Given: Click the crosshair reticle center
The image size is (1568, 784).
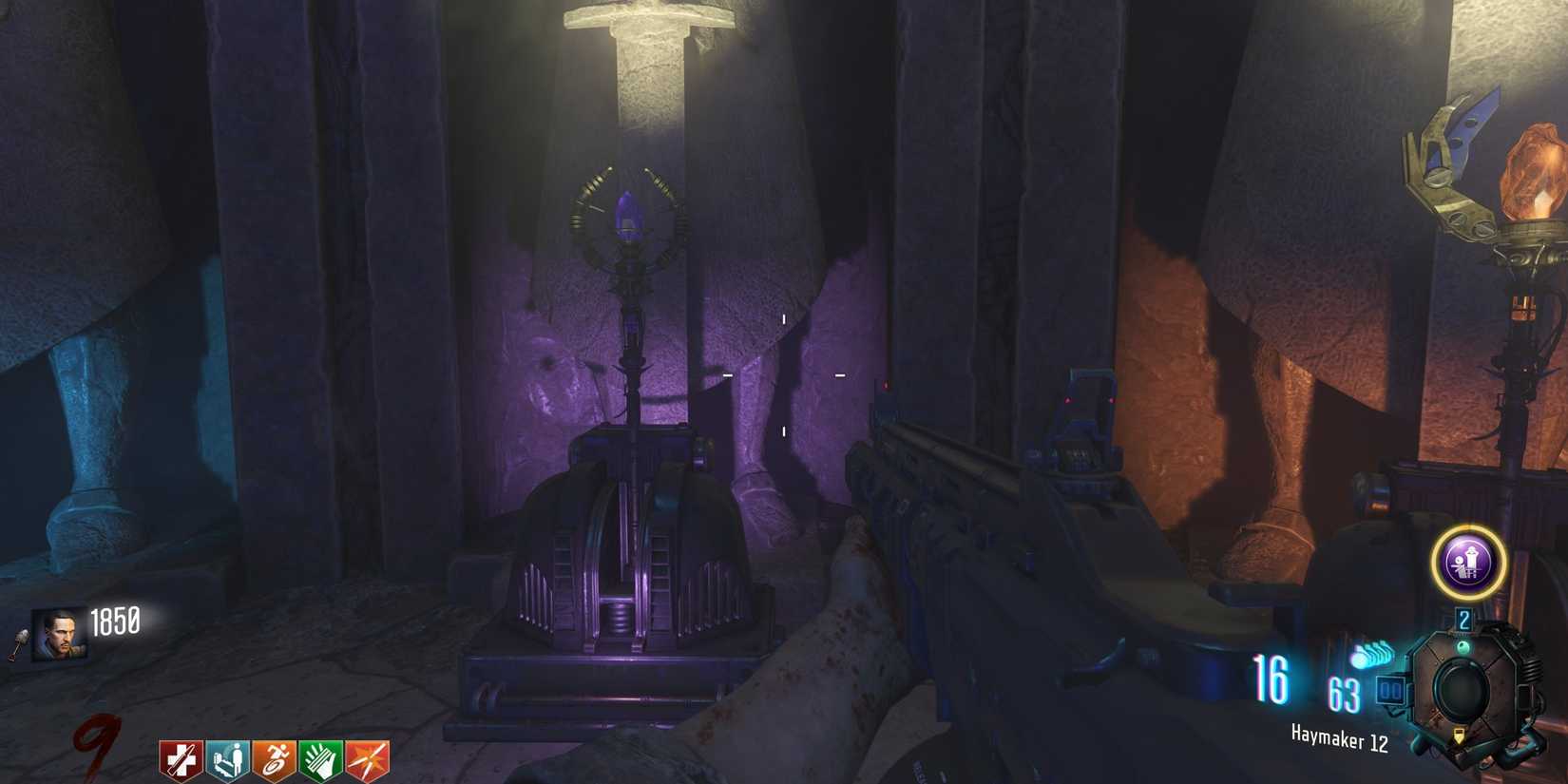Looking at the screenshot, I should click(782, 376).
